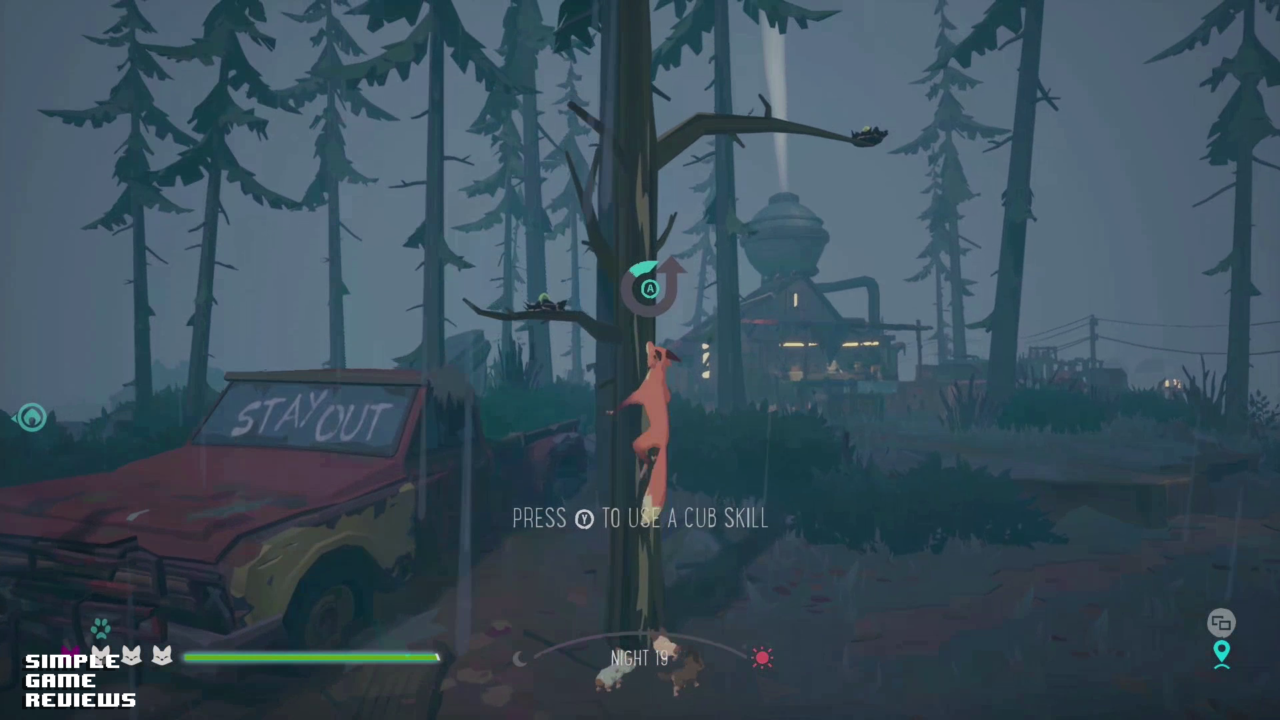
Task: Expand the time-of-day arc display
Action: click(640, 648)
